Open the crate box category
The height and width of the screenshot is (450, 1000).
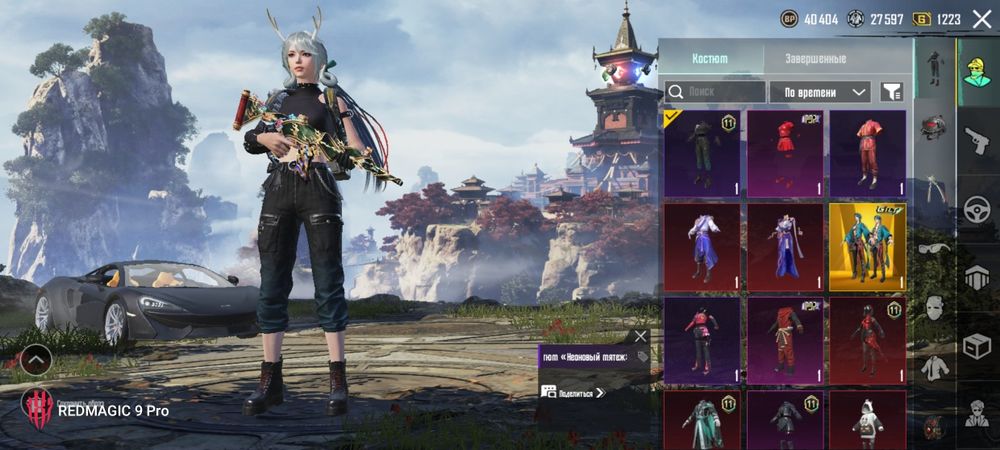(x=977, y=346)
